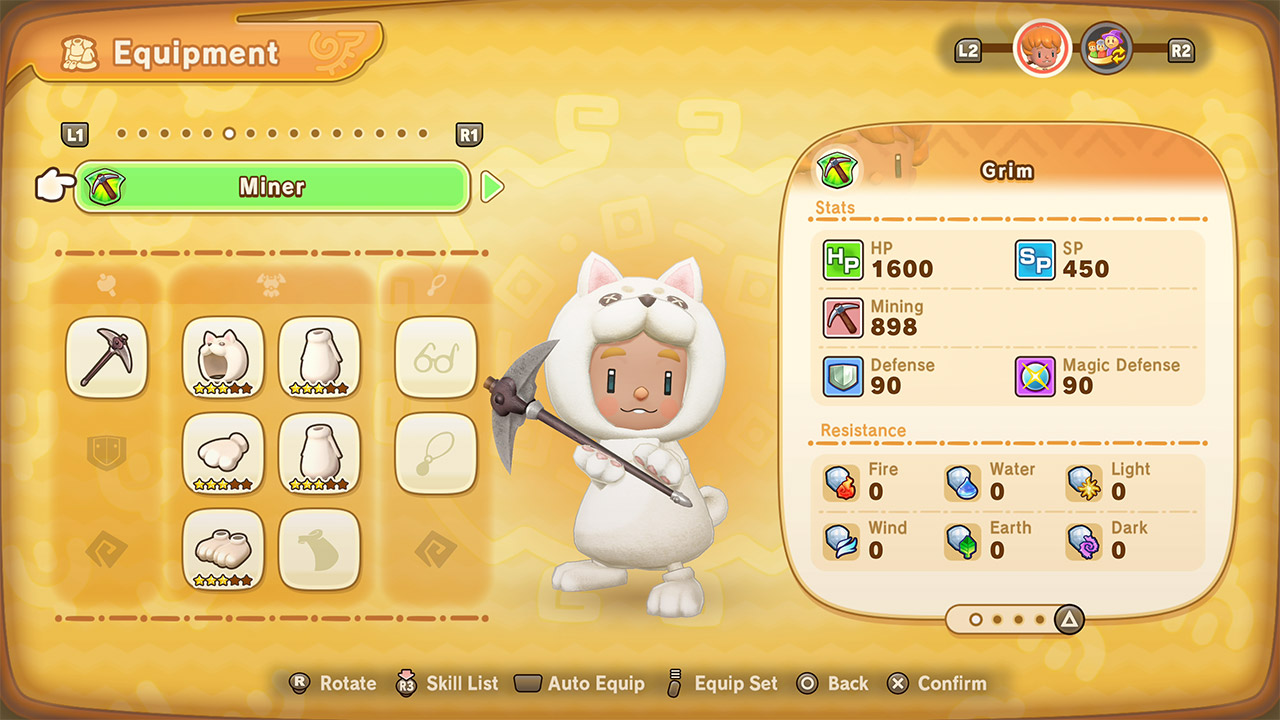Pick the paw shoes equipment slot
The height and width of the screenshot is (720, 1280).
point(223,549)
